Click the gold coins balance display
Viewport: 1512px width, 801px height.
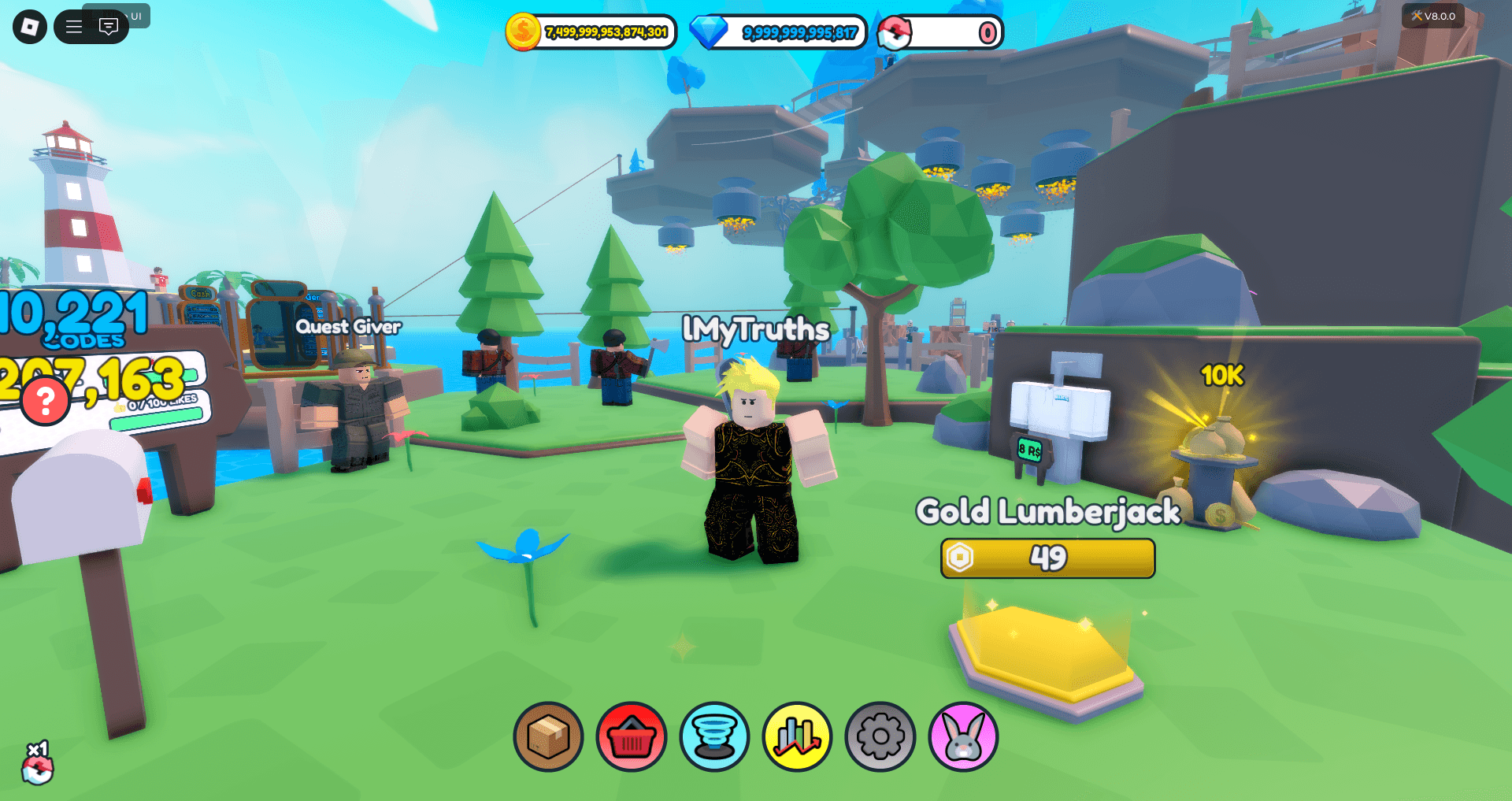point(593,32)
